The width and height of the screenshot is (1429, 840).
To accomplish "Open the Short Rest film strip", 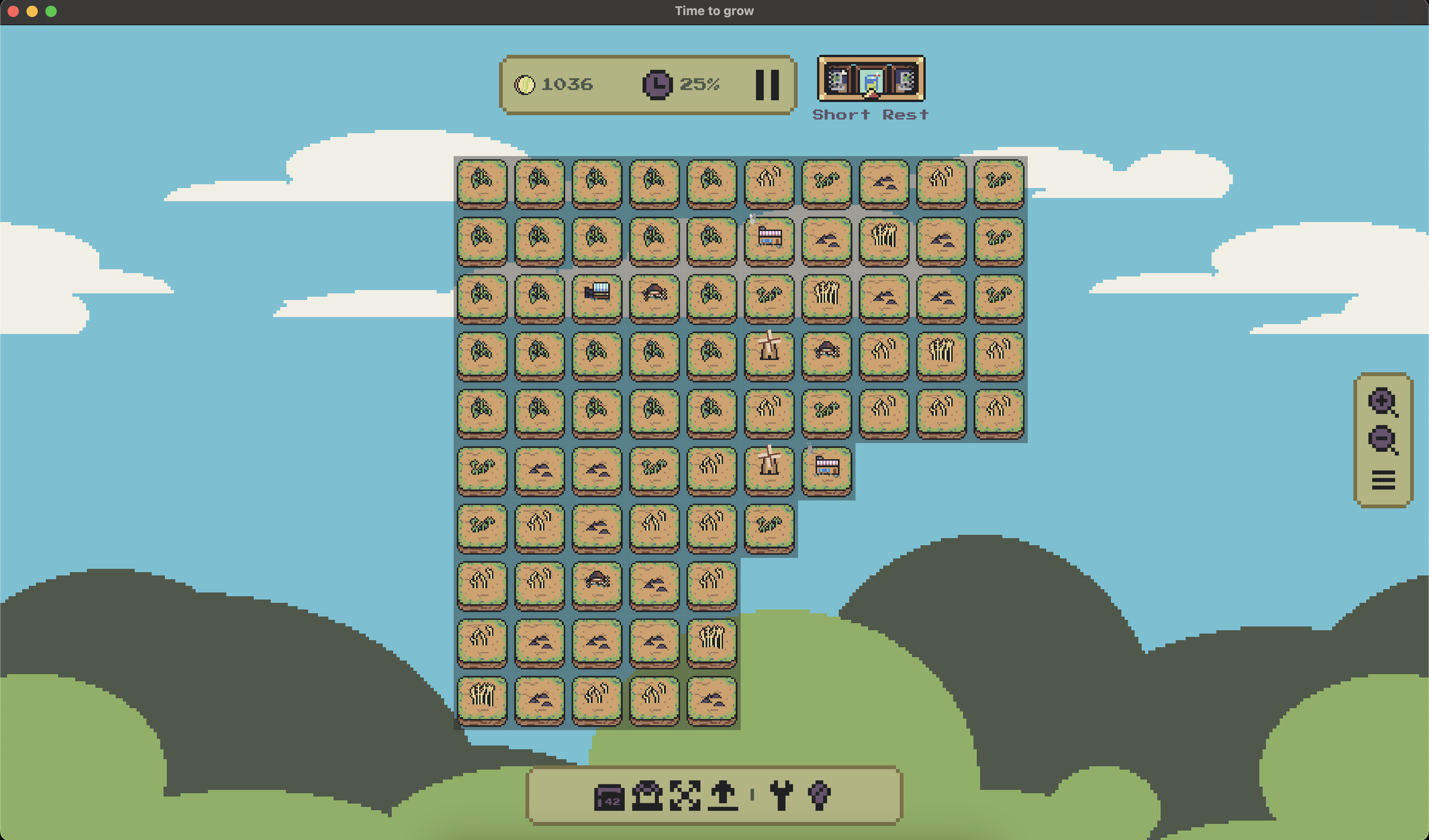I will 870,79.
